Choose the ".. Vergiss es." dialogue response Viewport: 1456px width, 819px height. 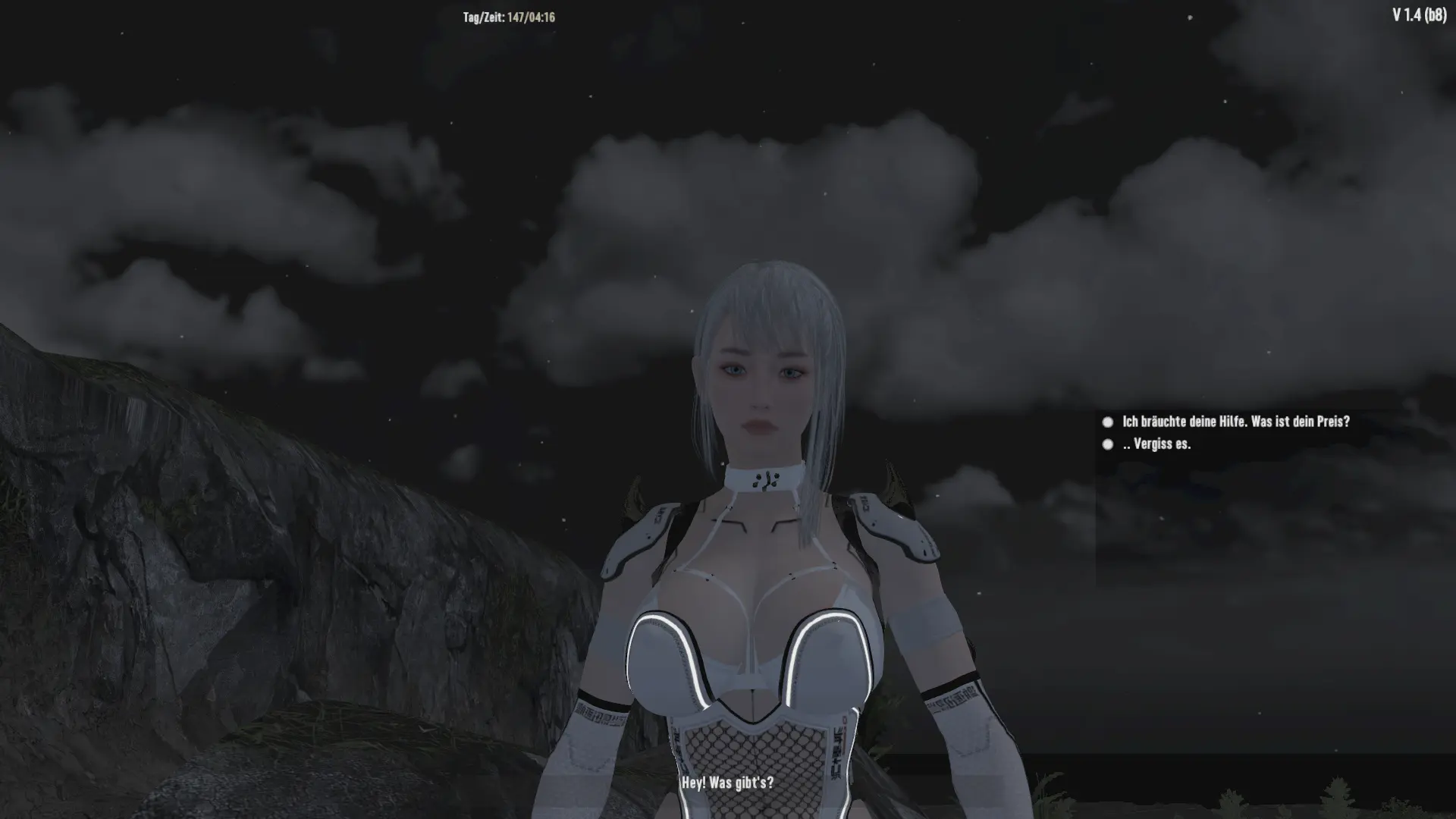pos(1156,446)
